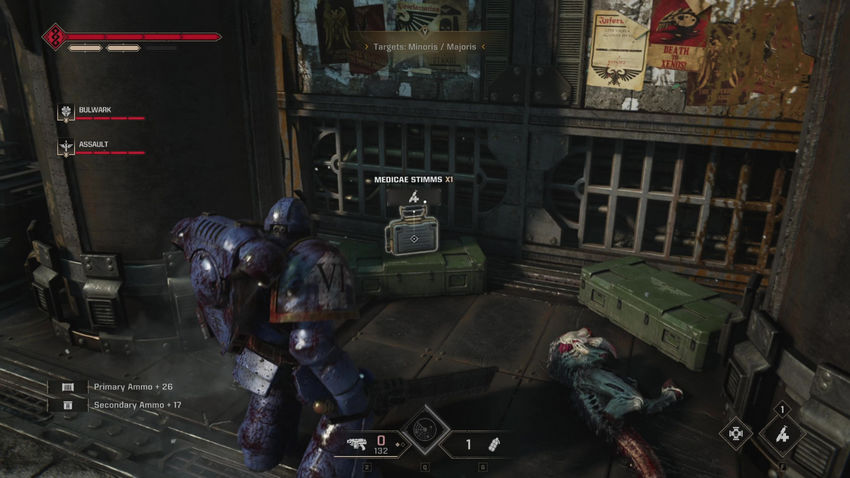Pick up the Medicae Stimms X1 item marker

click(x=408, y=237)
